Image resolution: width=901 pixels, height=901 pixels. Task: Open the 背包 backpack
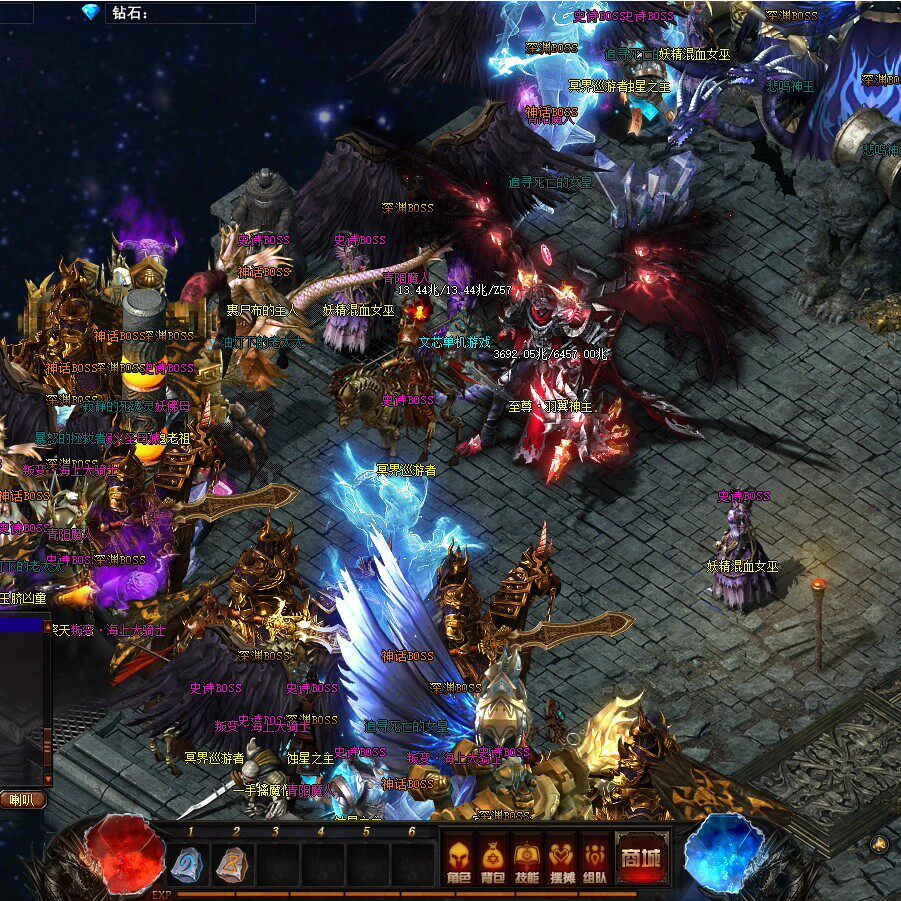click(x=493, y=859)
